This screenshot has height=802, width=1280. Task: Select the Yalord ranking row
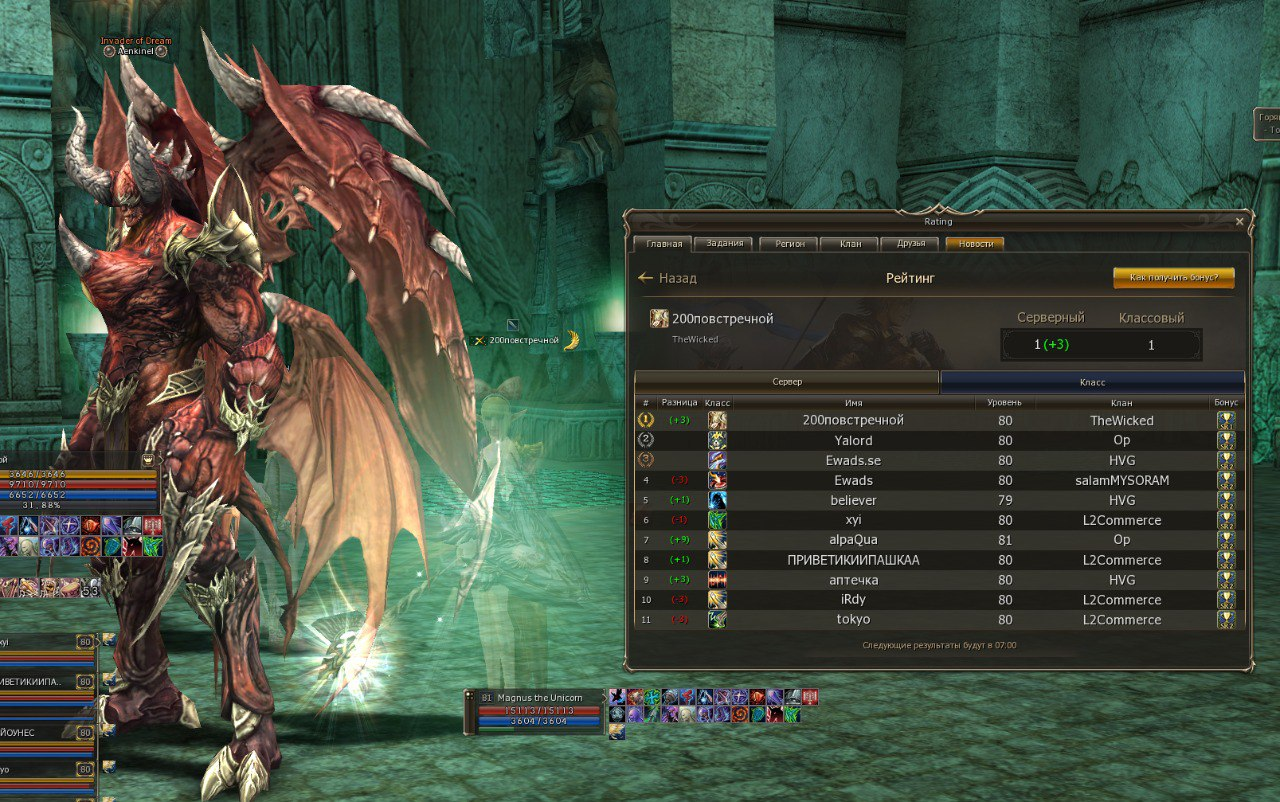pos(853,441)
